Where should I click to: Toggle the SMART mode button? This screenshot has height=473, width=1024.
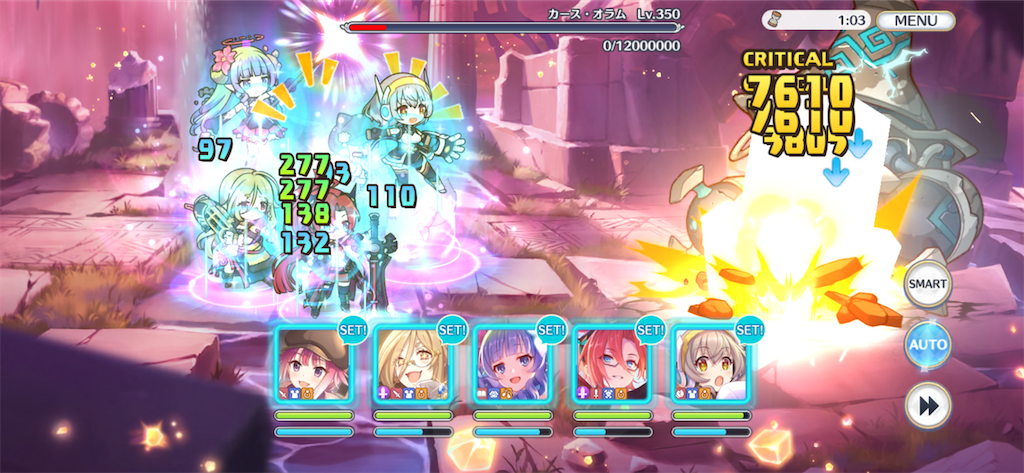pyautogui.click(x=926, y=285)
